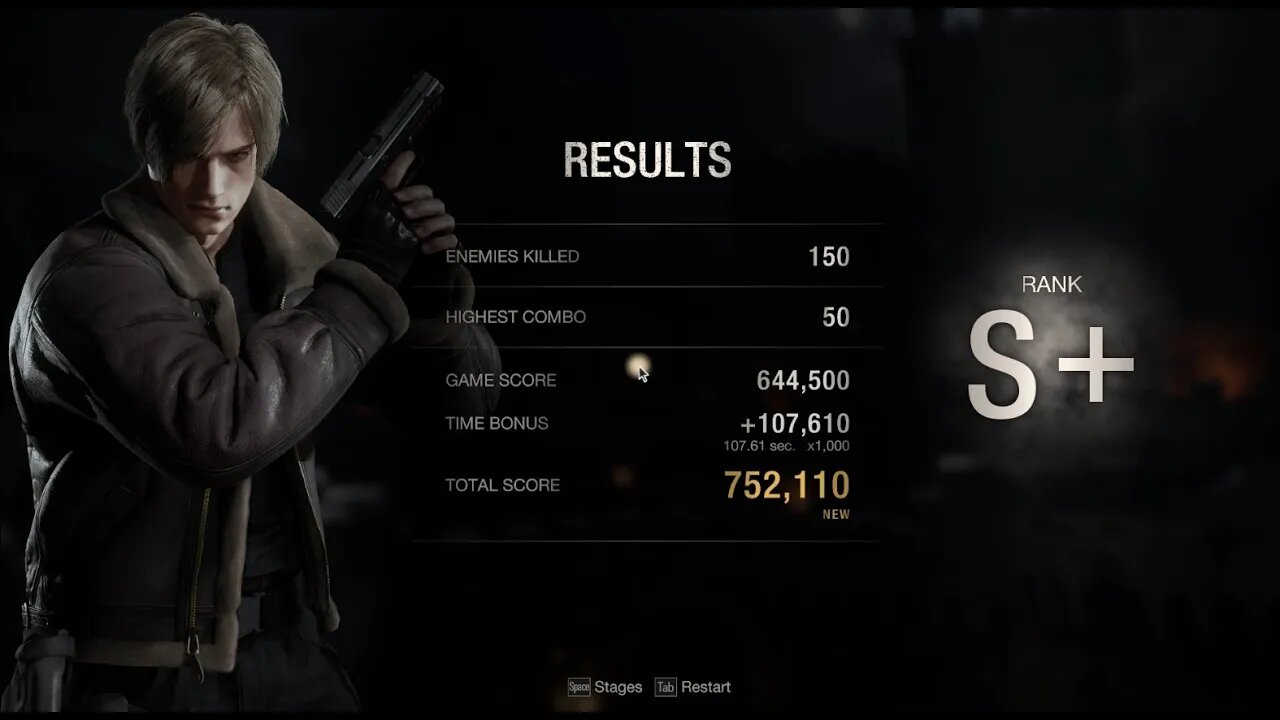
Task: Expand the TOTAL SCORE entry
Action: 647,485
